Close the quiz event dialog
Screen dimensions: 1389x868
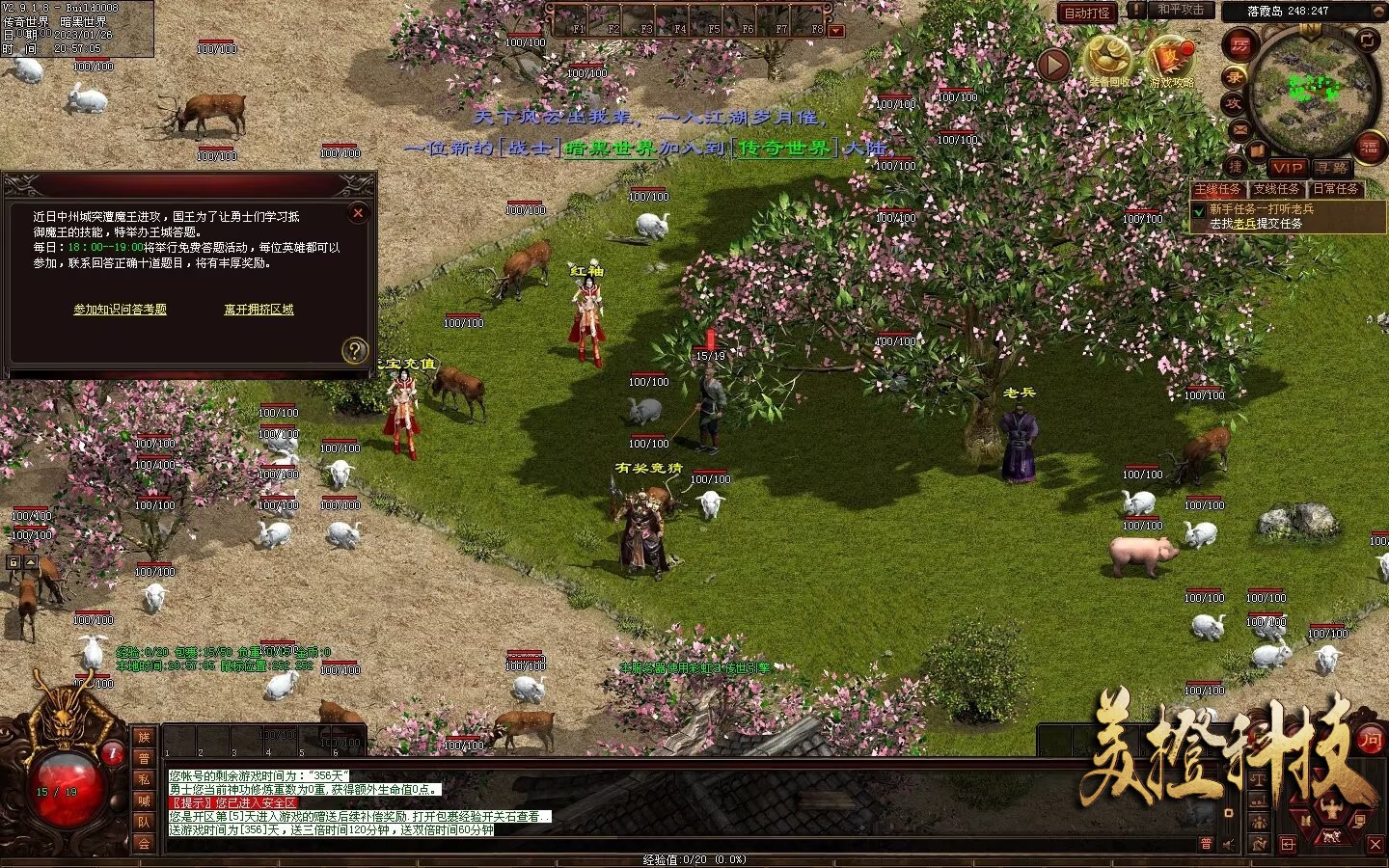358,213
